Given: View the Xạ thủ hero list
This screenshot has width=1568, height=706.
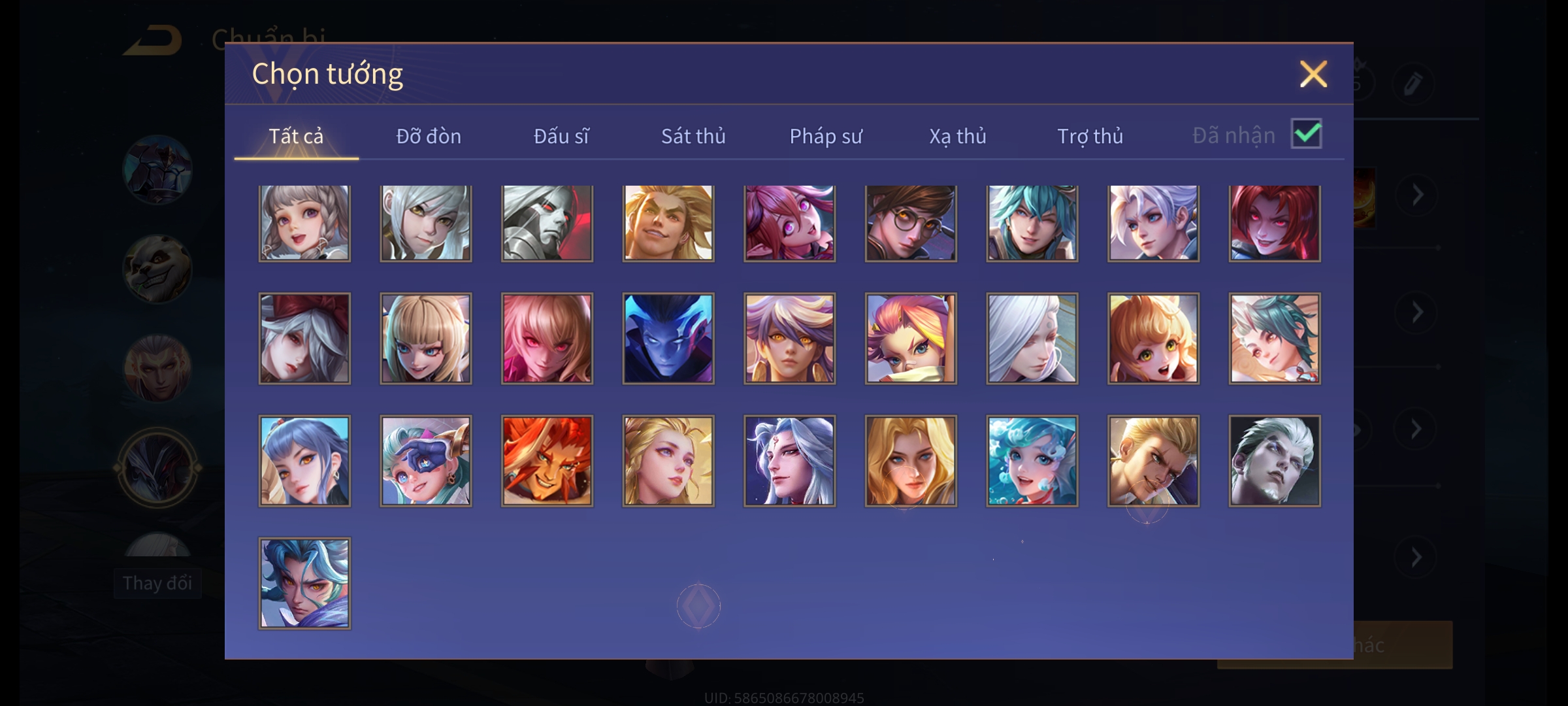Looking at the screenshot, I should coord(958,136).
